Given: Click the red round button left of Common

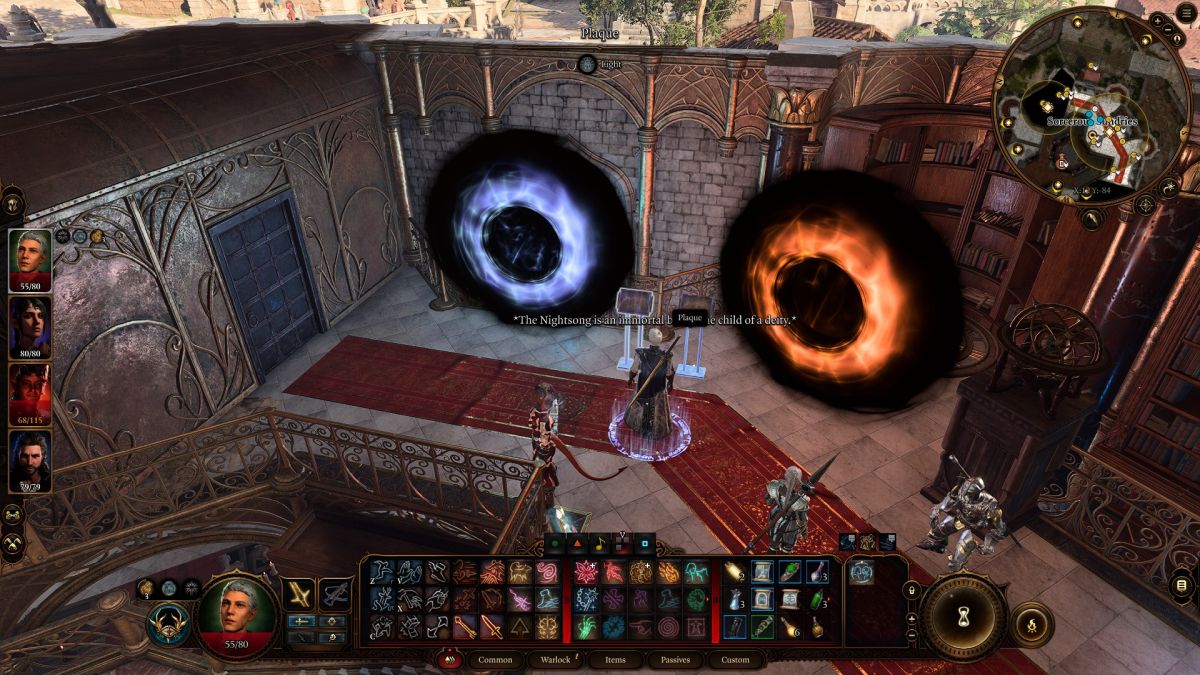Looking at the screenshot, I should (450, 660).
